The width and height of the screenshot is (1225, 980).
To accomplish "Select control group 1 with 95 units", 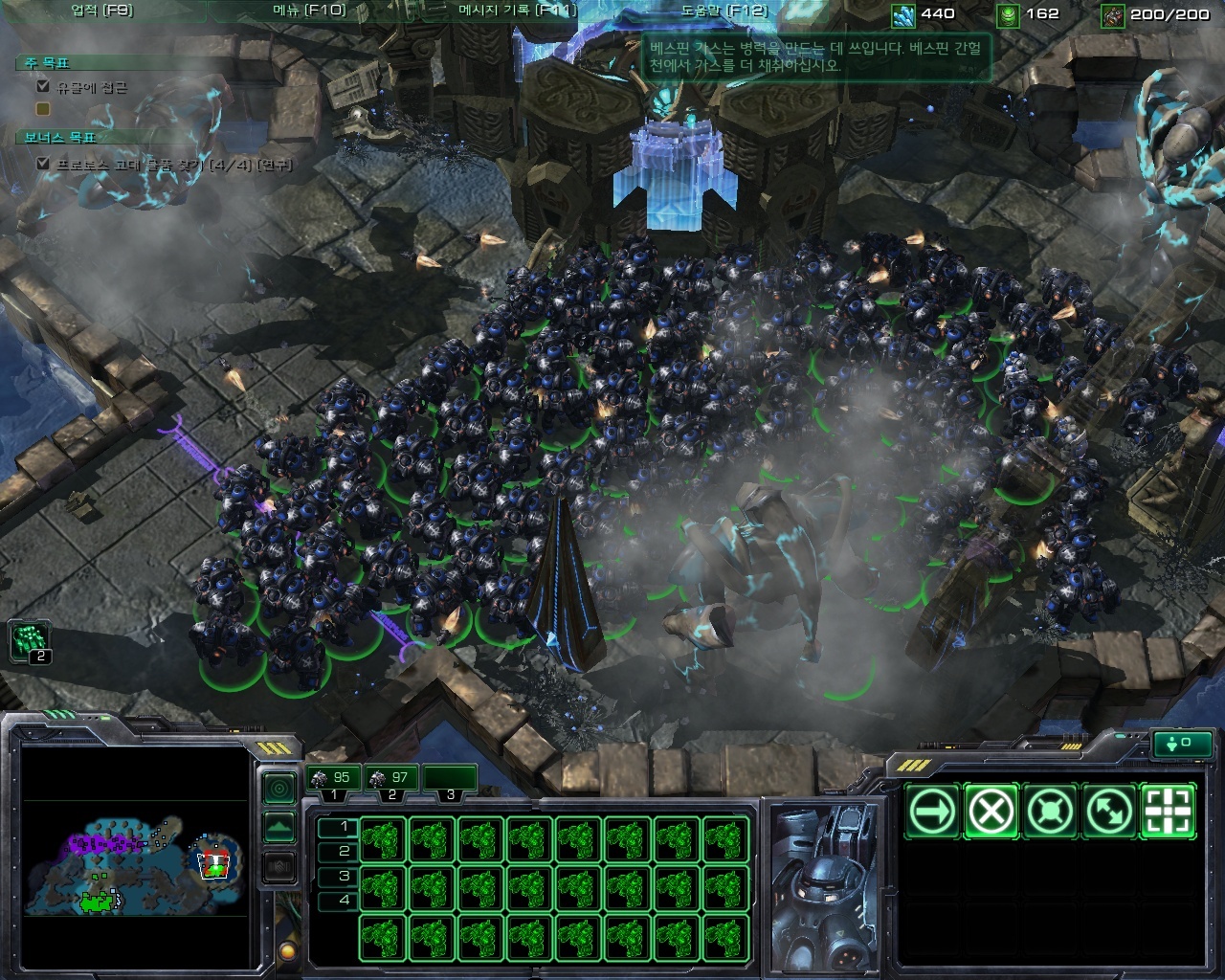I will coord(332,779).
